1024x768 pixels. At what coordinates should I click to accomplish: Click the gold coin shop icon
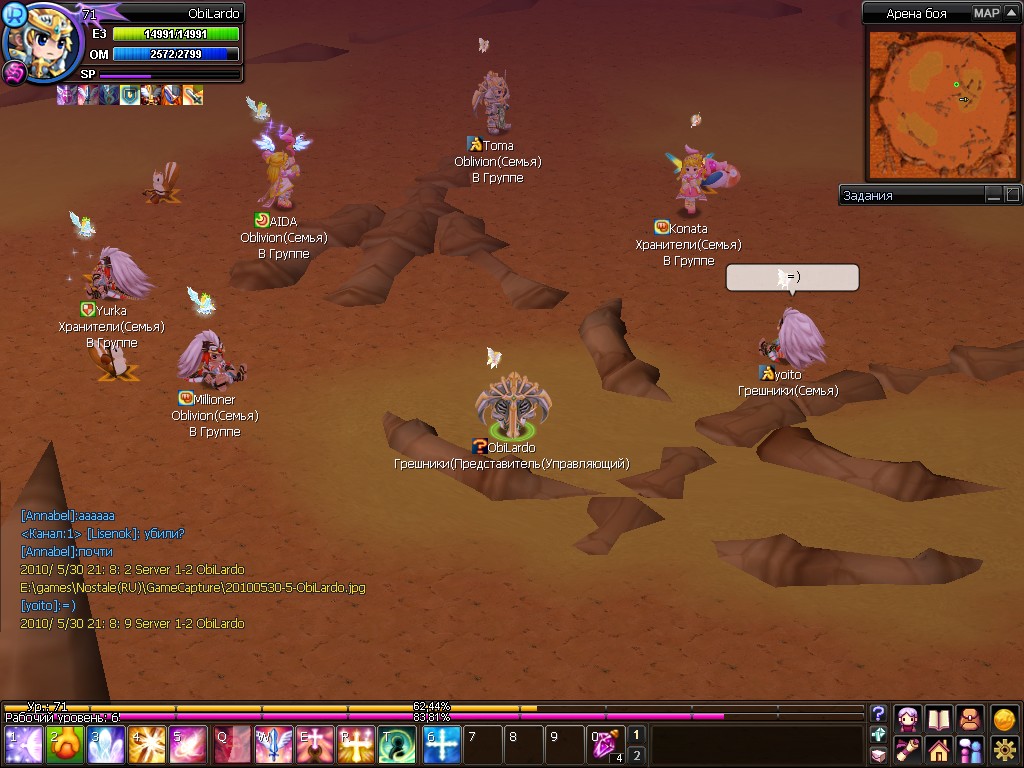tap(1005, 719)
